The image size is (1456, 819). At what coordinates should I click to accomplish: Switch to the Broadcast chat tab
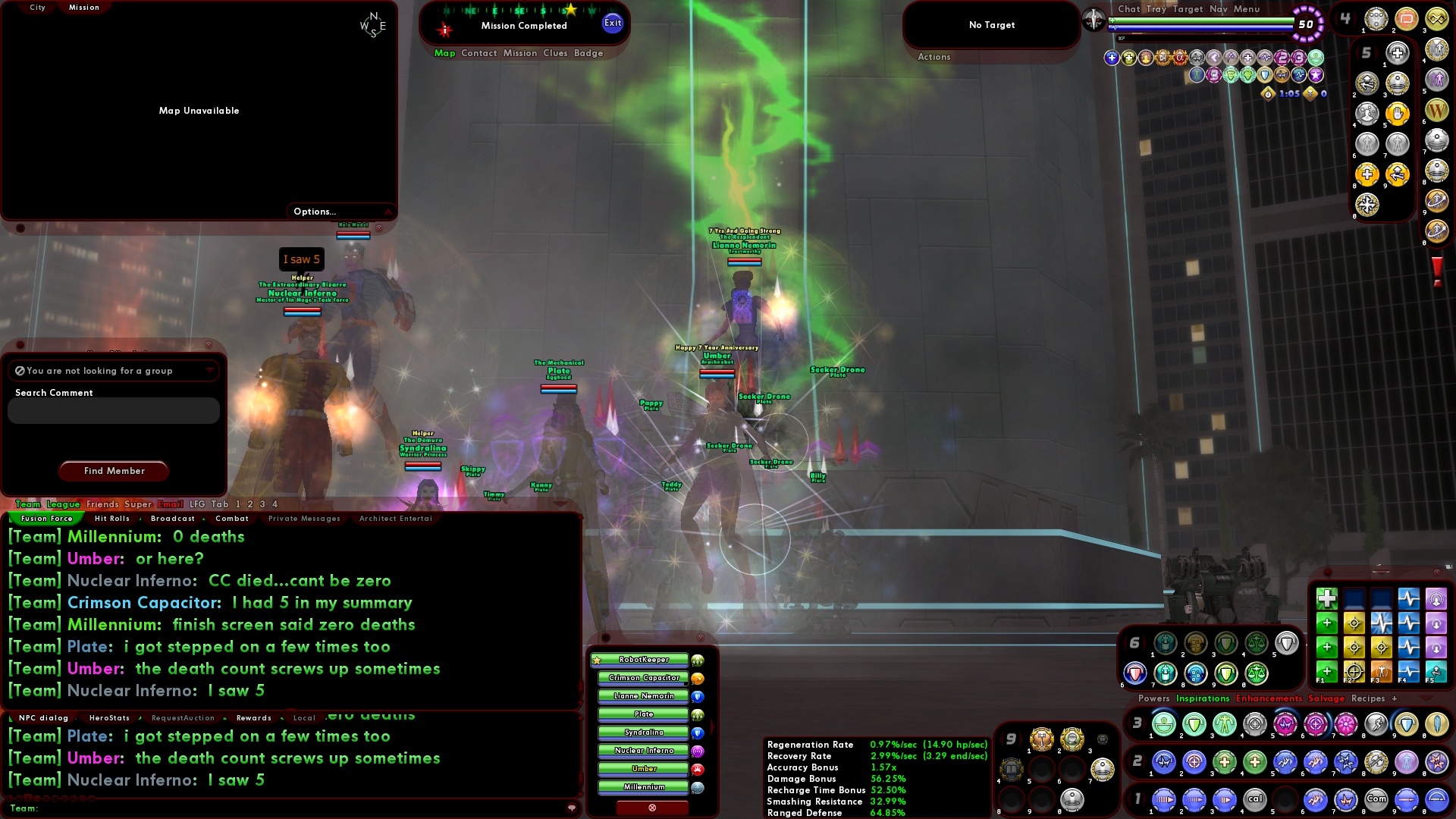173,519
